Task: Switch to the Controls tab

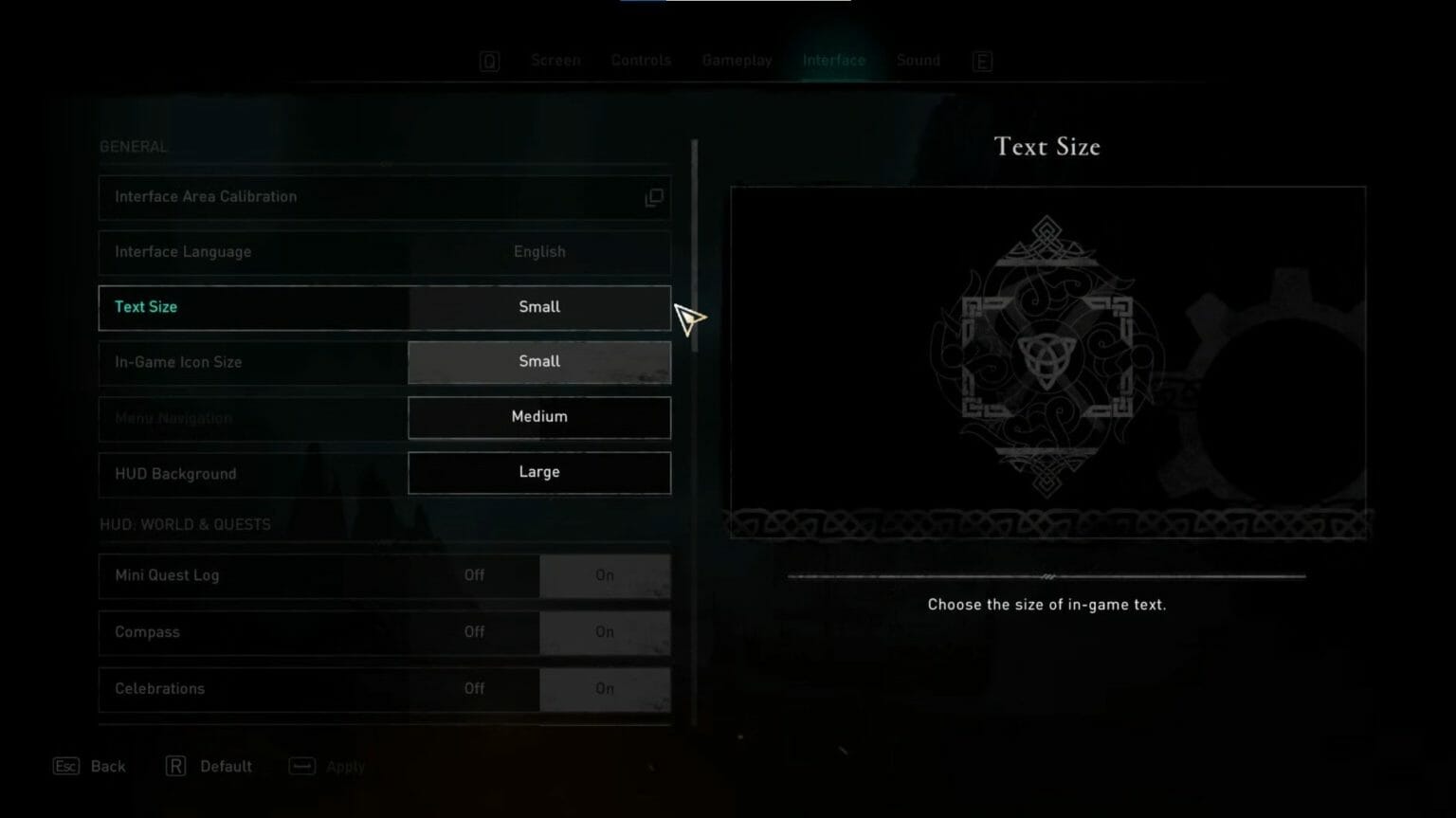Action: (641, 60)
